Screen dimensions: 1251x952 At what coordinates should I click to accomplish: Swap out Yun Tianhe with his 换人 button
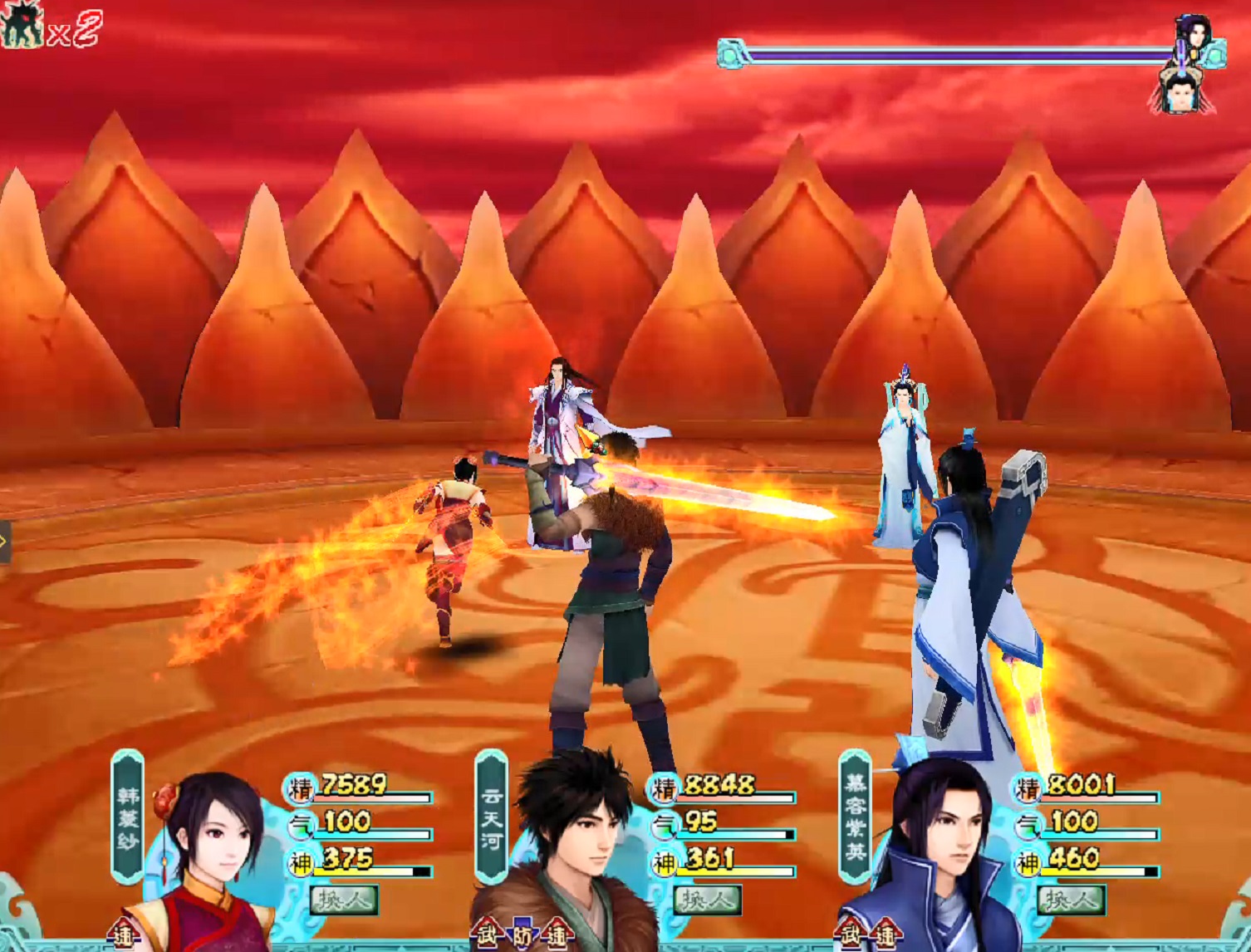[707, 899]
